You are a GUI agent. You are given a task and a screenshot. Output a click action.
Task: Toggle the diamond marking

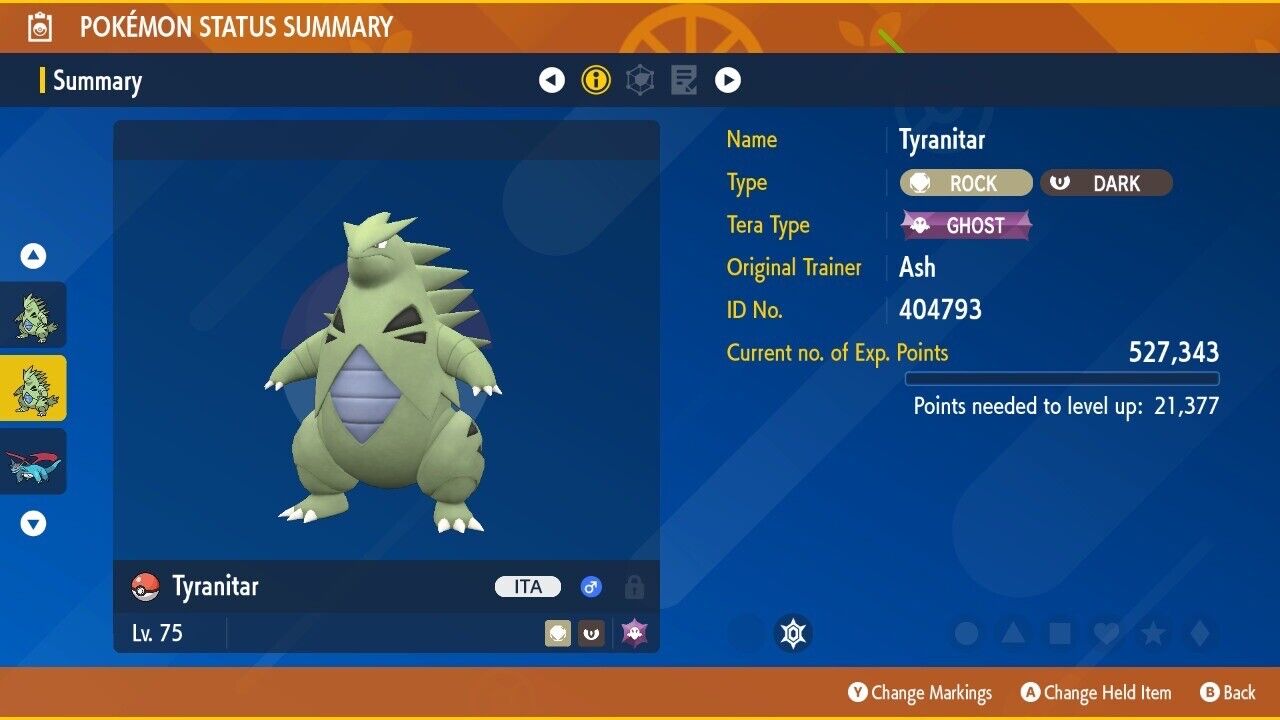(x=1199, y=633)
